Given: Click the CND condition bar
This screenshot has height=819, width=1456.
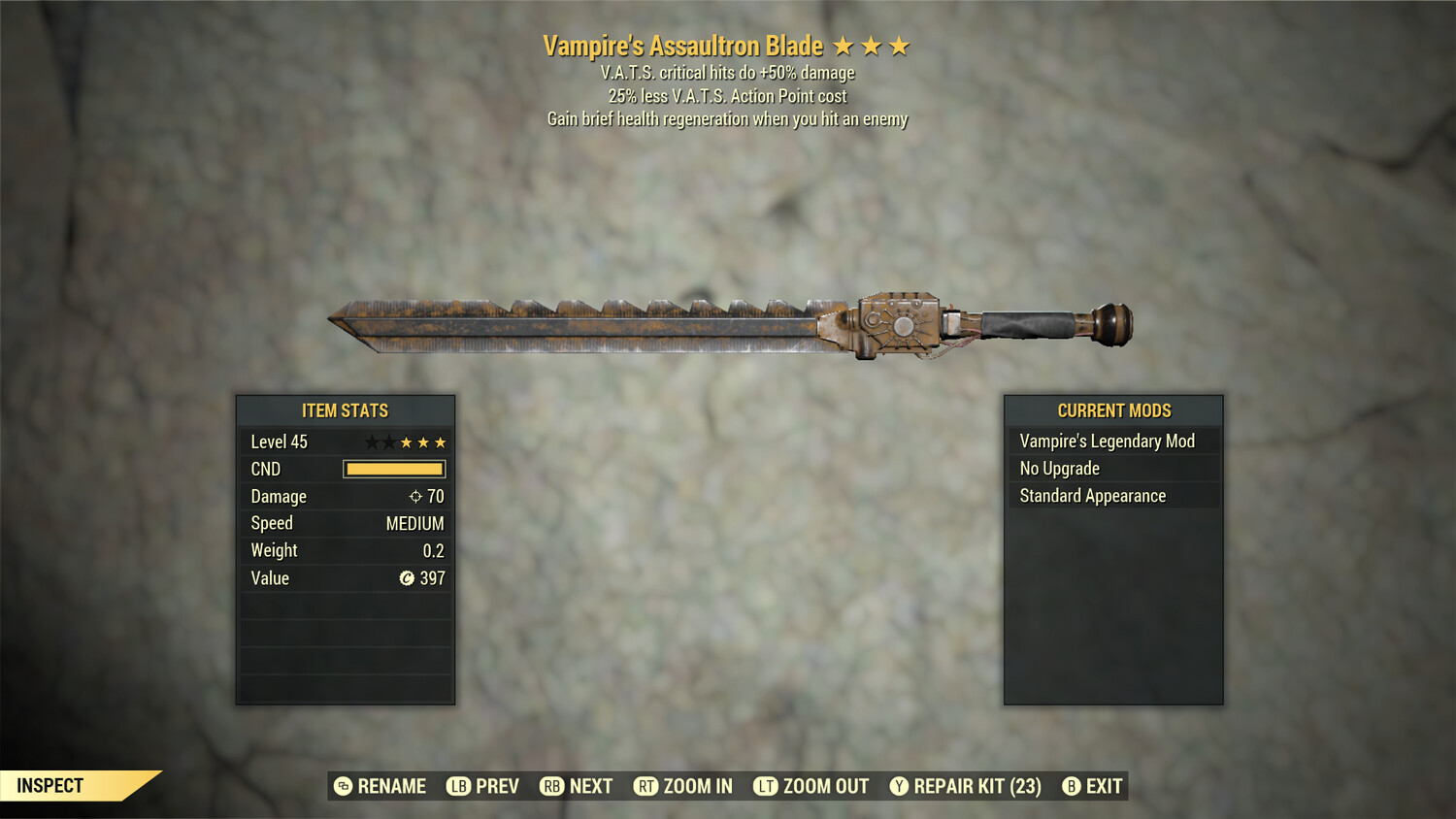Looking at the screenshot, I should pyautogui.click(x=394, y=469).
